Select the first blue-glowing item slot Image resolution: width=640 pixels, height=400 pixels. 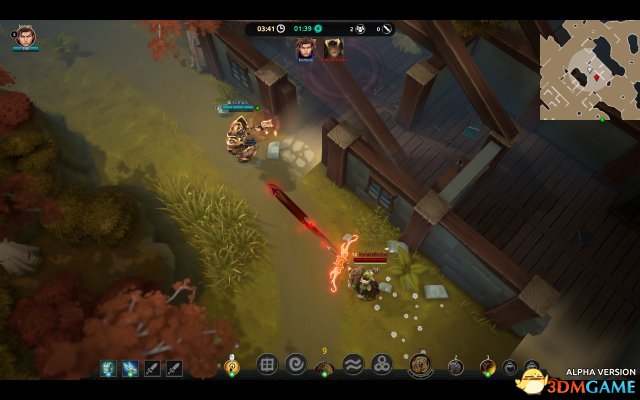tap(107, 368)
